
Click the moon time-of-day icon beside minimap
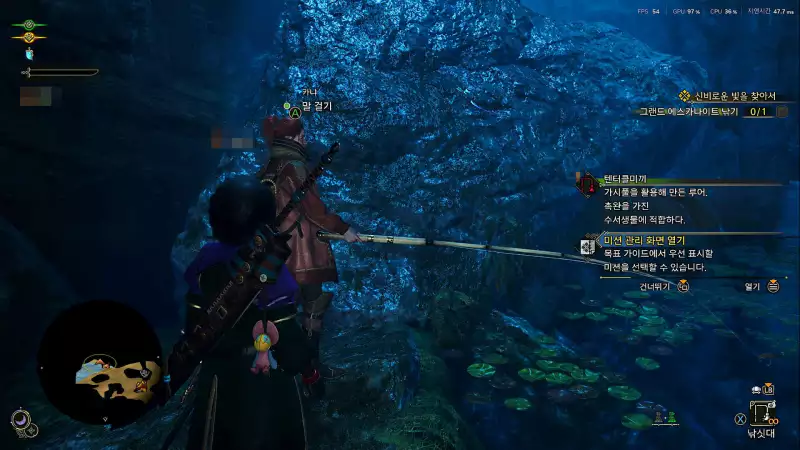pos(19,418)
